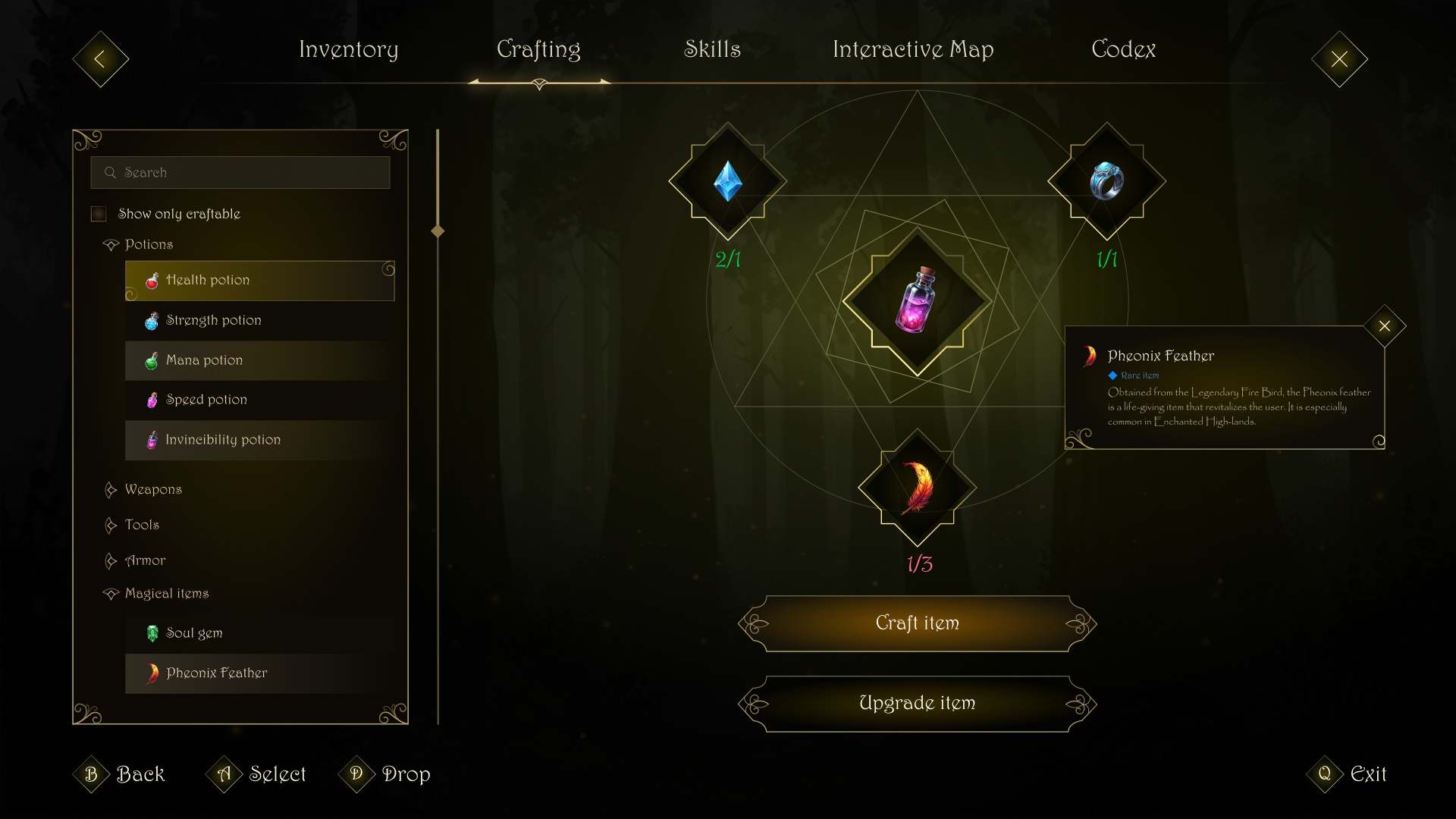
Task: Click the blue crystal ingredient icon
Action: pyautogui.click(x=726, y=181)
